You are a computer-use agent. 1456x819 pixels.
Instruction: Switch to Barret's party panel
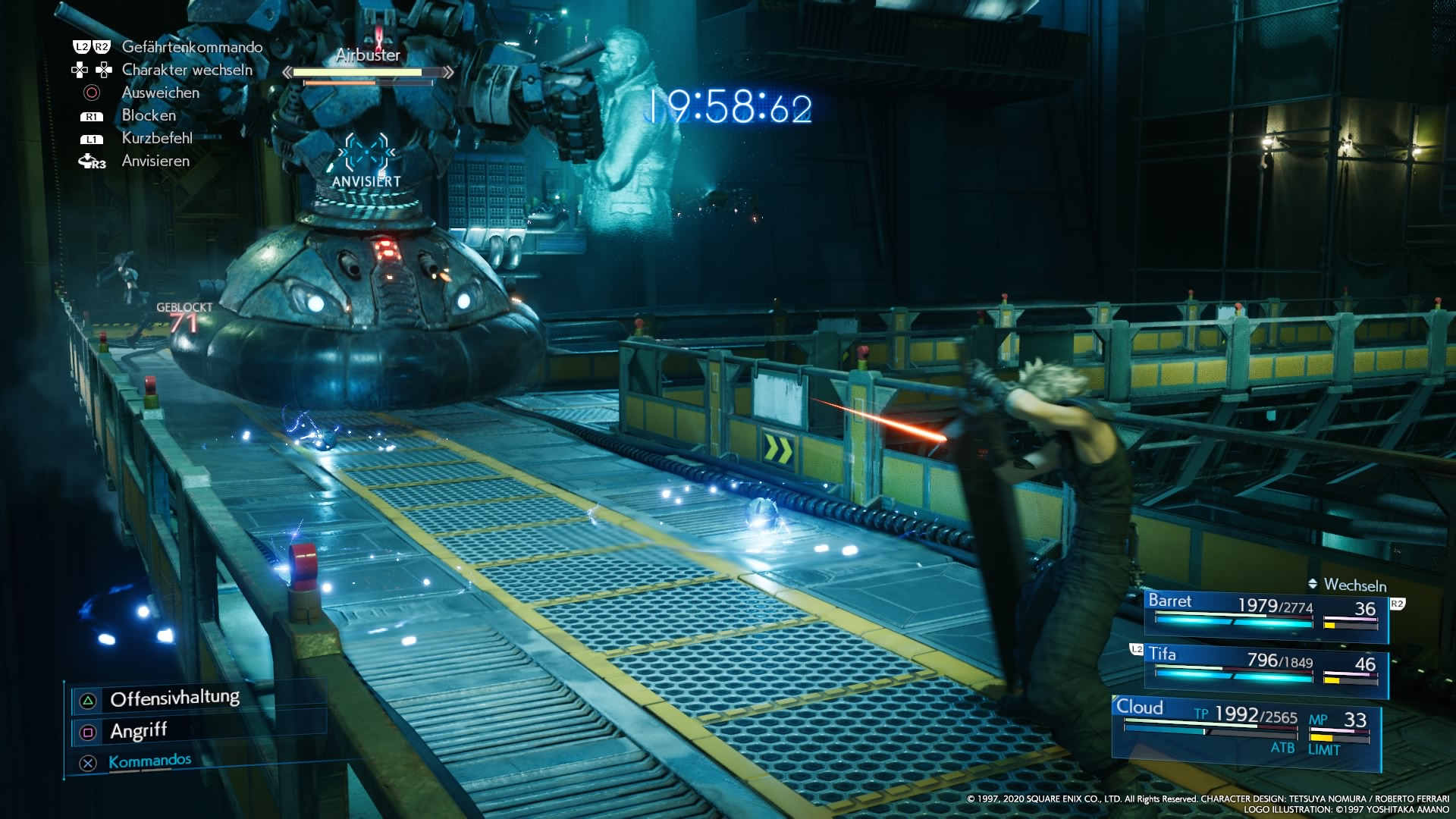(1265, 613)
